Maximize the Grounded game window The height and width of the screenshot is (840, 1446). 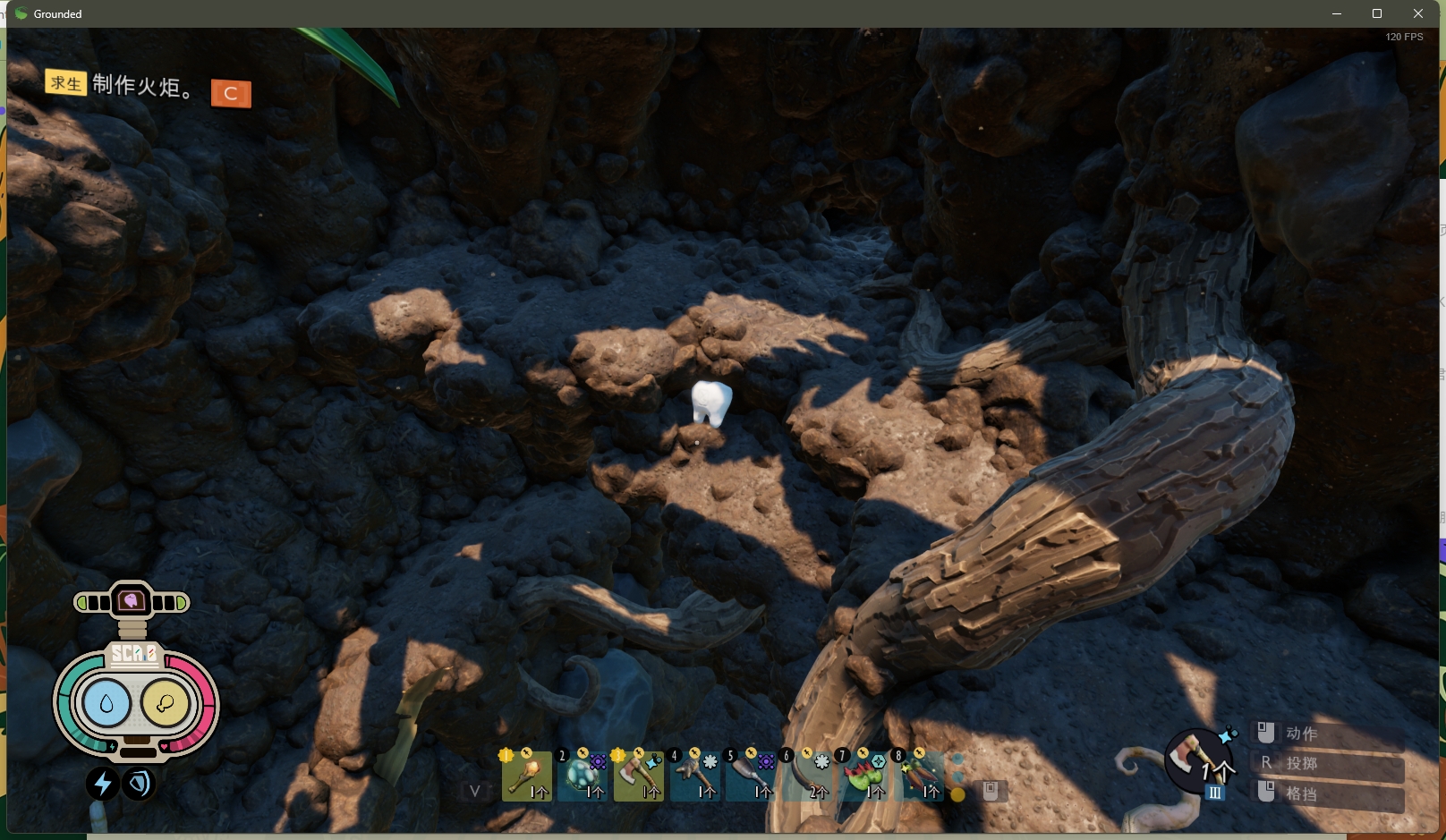pos(1377,13)
